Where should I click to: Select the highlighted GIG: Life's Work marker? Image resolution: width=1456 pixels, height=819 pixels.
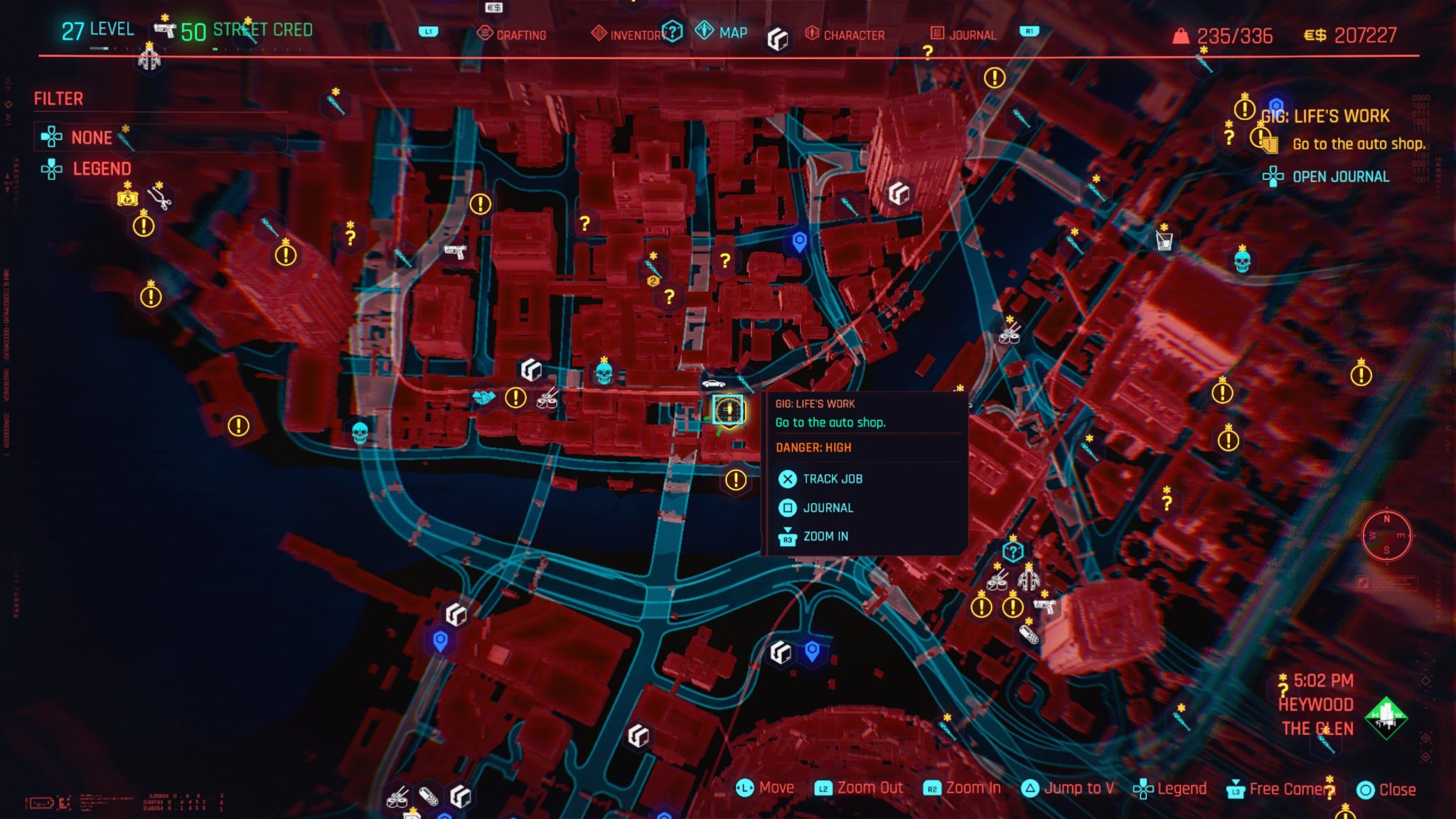[x=727, y=409]
